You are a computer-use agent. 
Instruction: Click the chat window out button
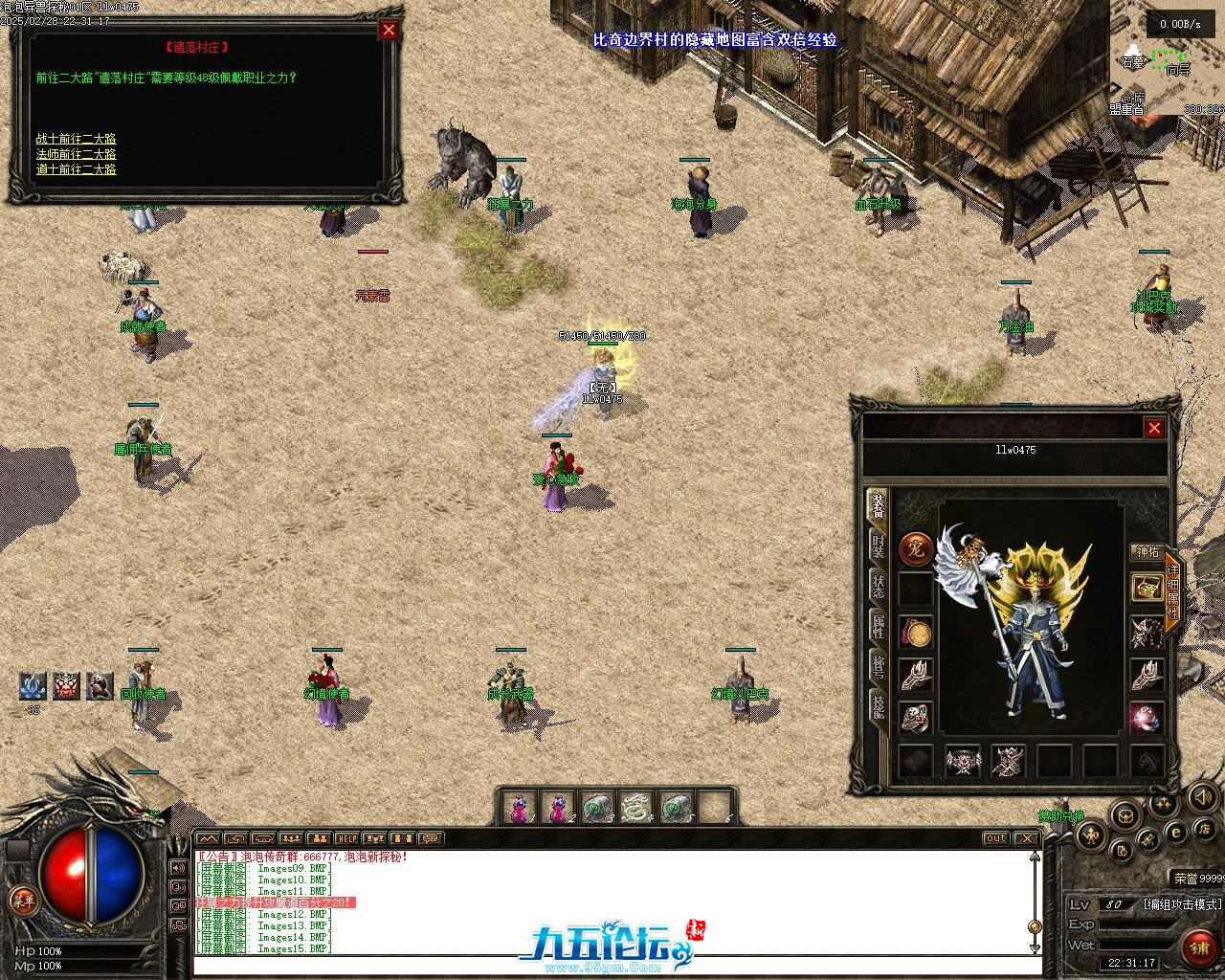996,838
